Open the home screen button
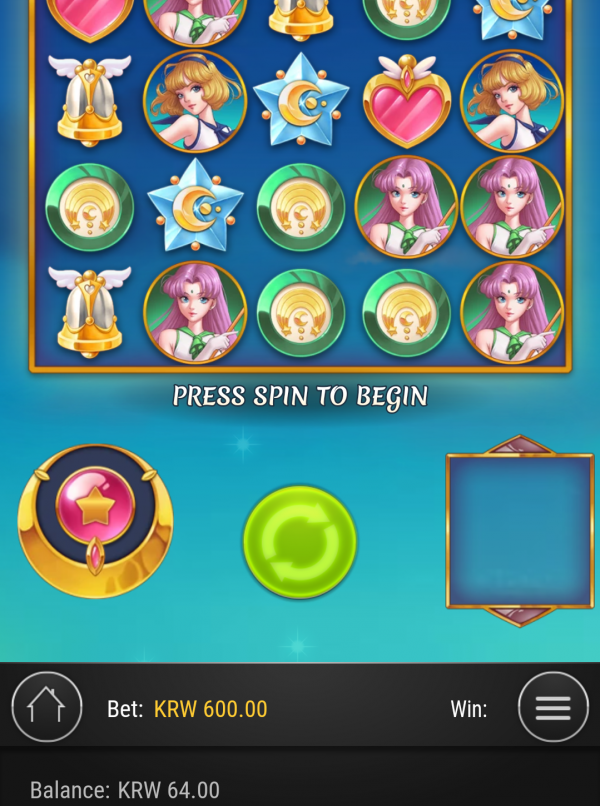 point(46,707)
